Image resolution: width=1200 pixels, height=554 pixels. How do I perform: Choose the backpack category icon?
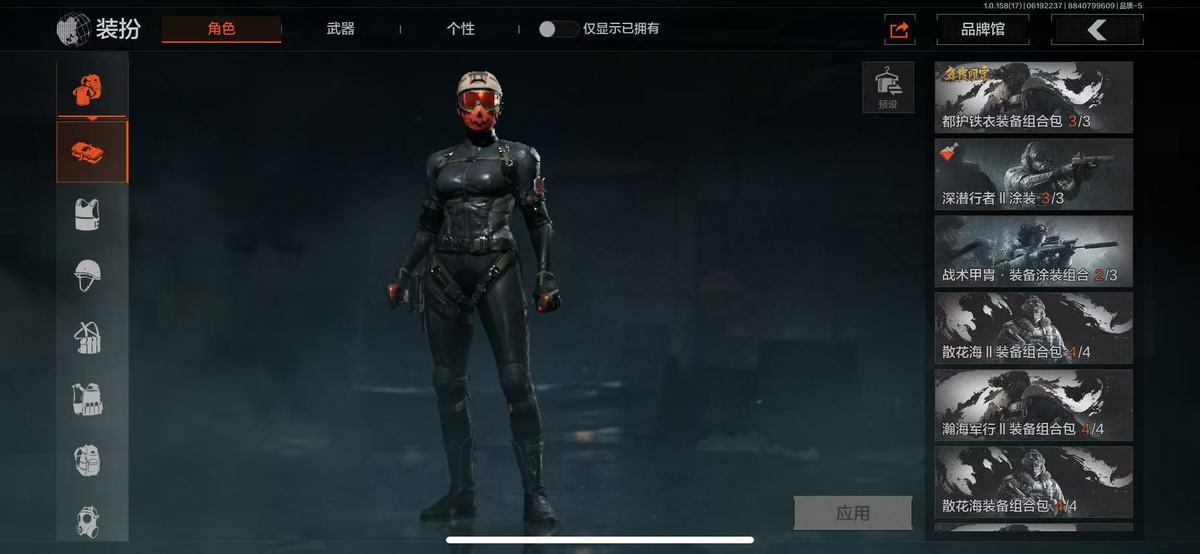tap(88, 461)
